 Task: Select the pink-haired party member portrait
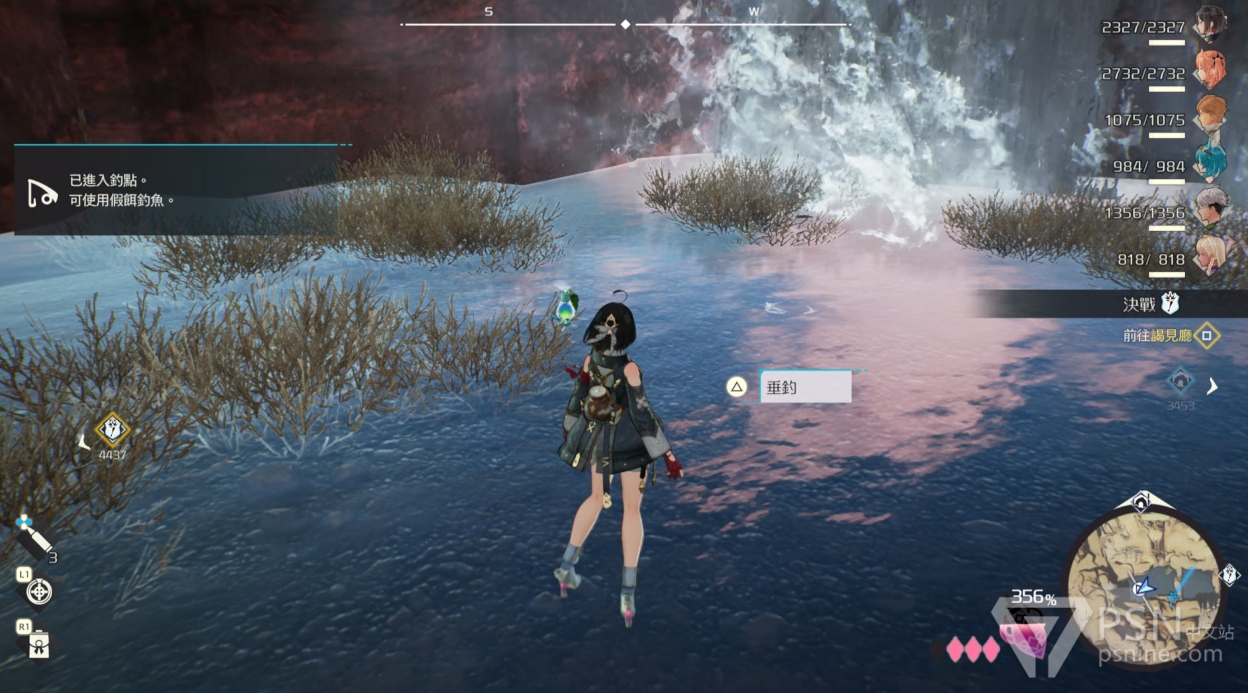tap(1210, 71)
